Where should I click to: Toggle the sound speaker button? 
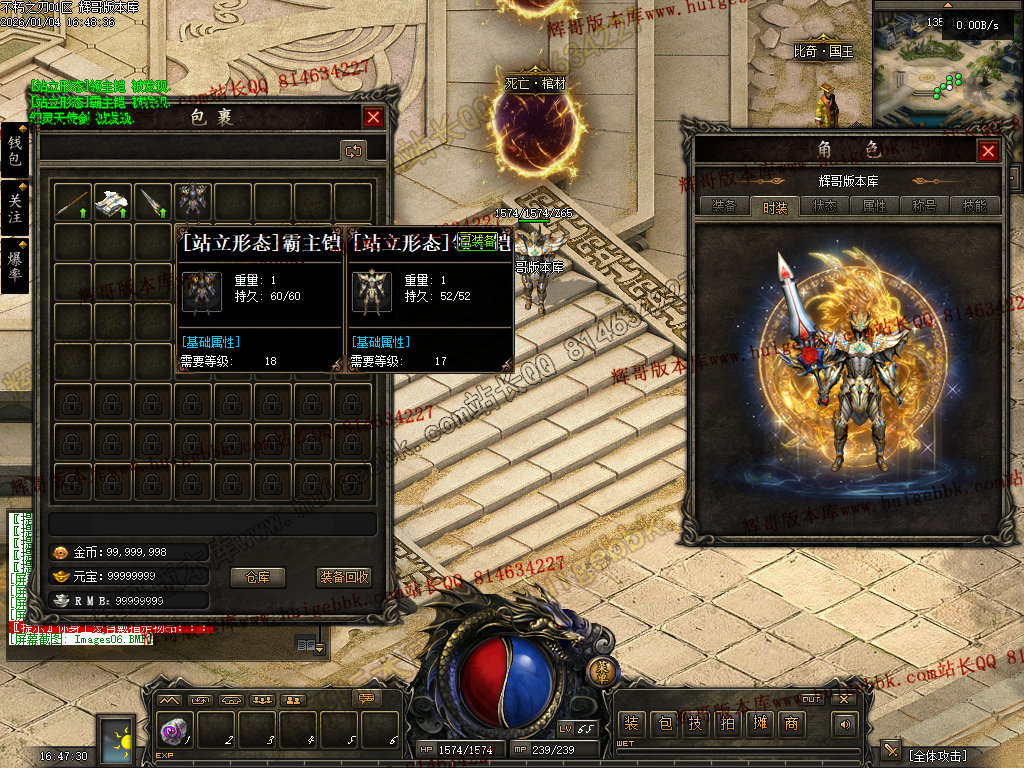847,723
